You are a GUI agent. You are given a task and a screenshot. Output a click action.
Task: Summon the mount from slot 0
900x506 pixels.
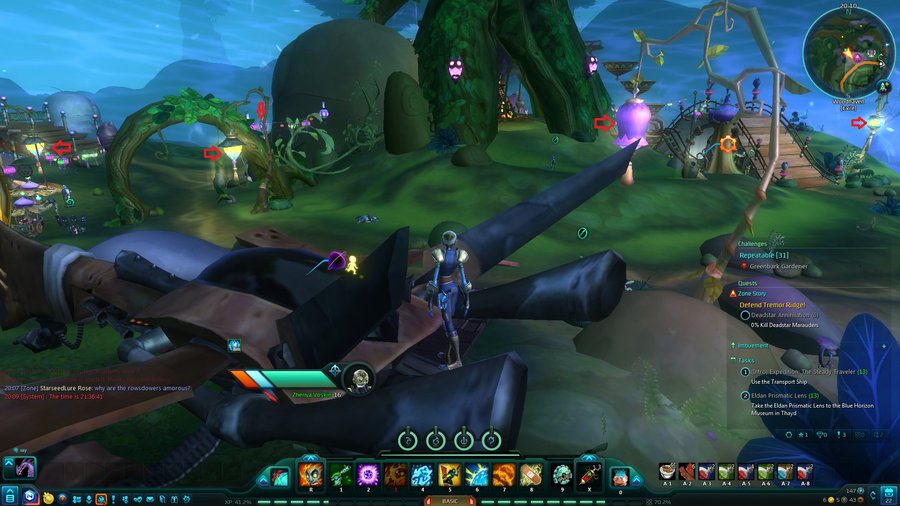(x=621, y=476)
